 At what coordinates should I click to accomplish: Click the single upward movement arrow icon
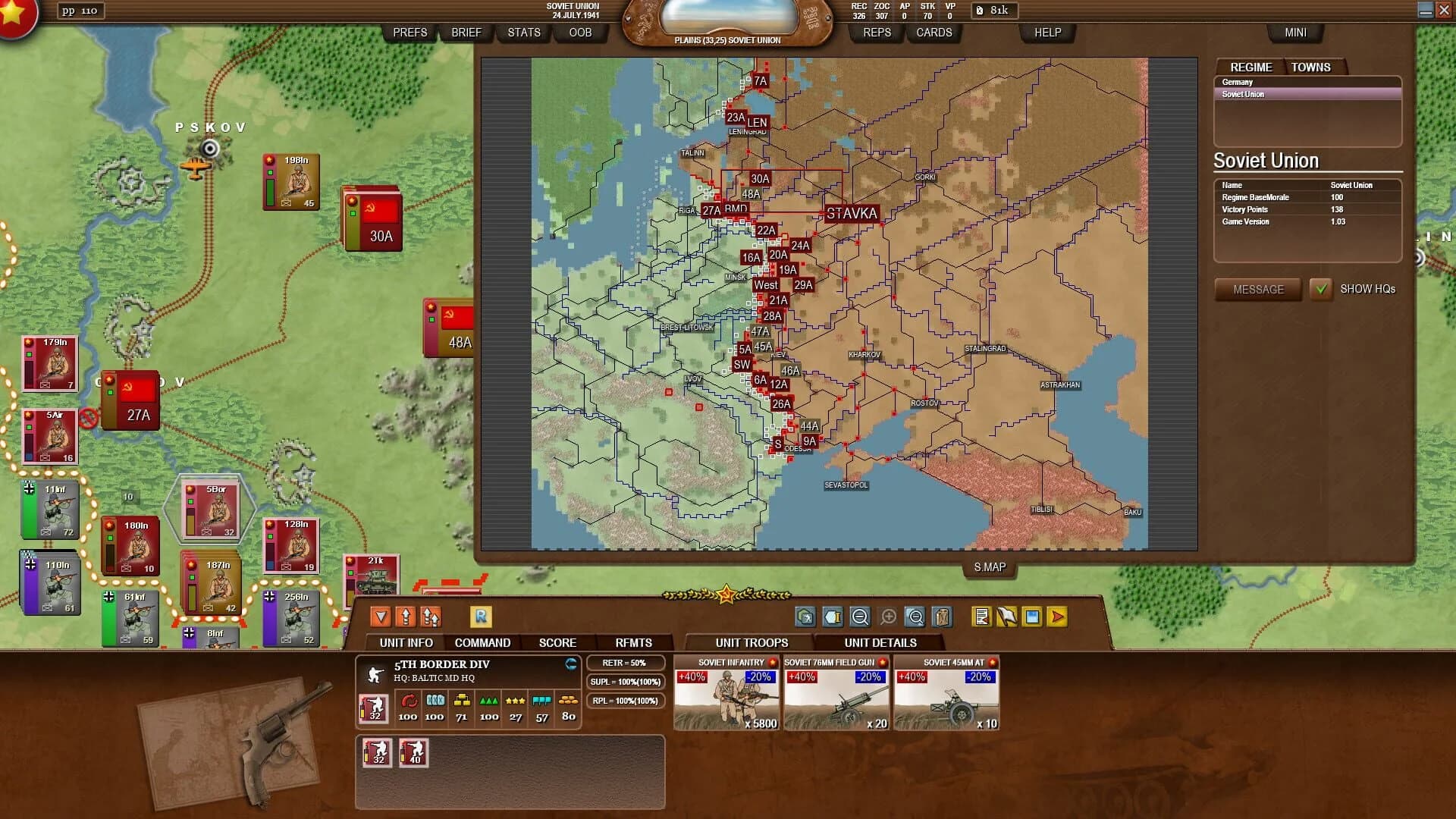406,617
